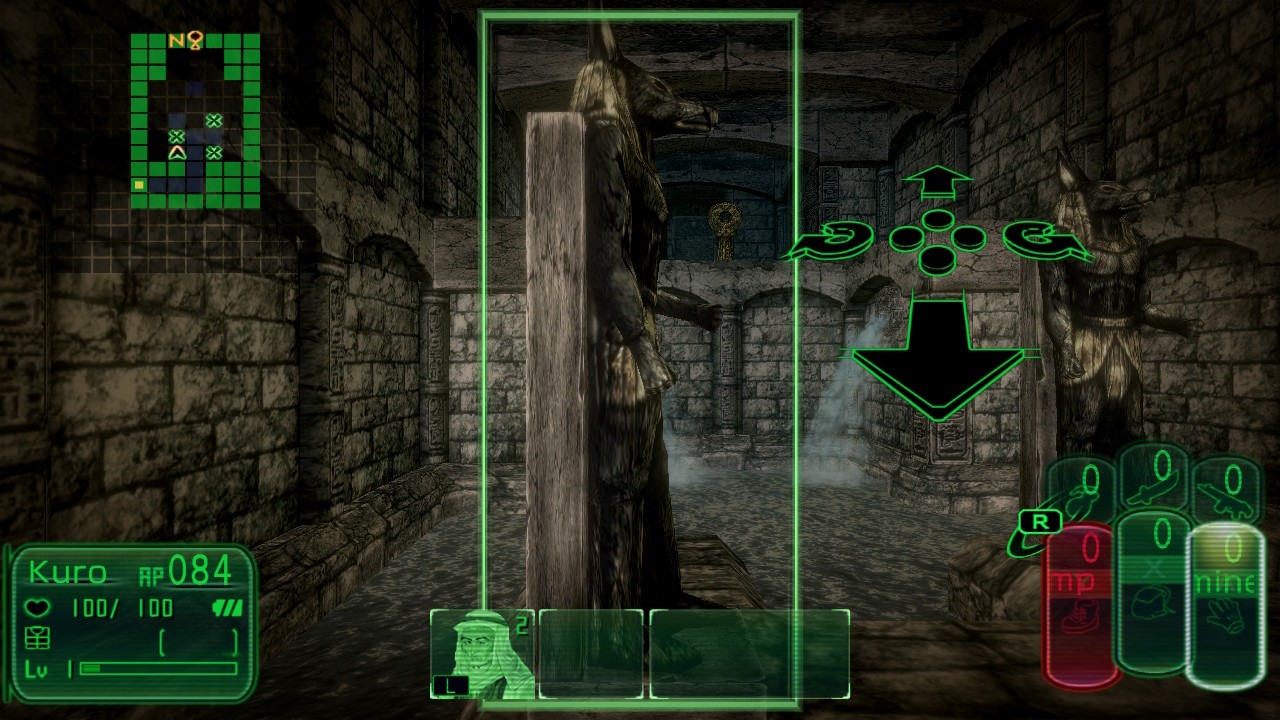
Task: Click the battery indicator in the status panel
Action: pyautogui.click(x=228, y=608)
